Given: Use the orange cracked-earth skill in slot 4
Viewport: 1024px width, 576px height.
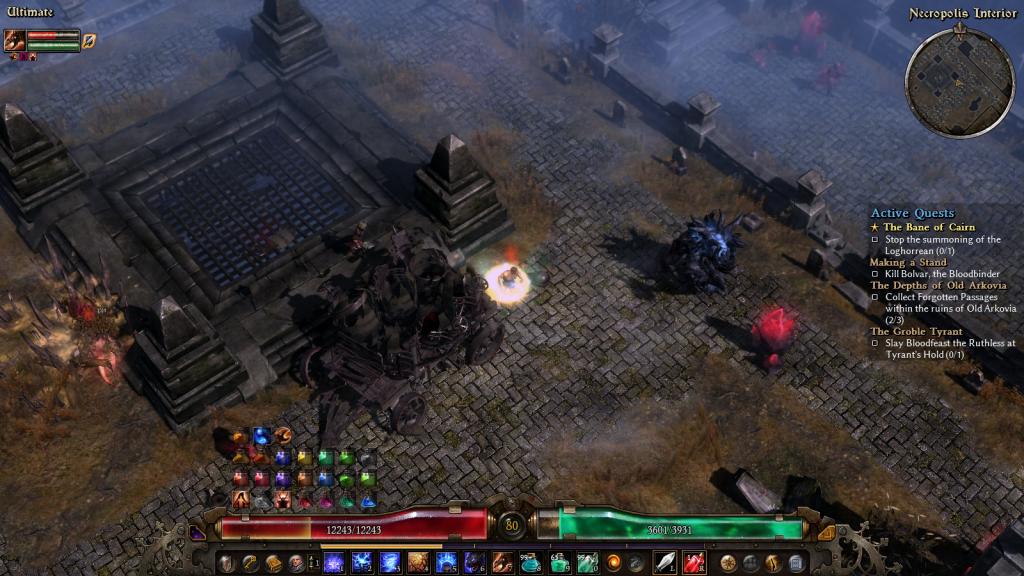Looking at the screenshot, I should (418, 562).
